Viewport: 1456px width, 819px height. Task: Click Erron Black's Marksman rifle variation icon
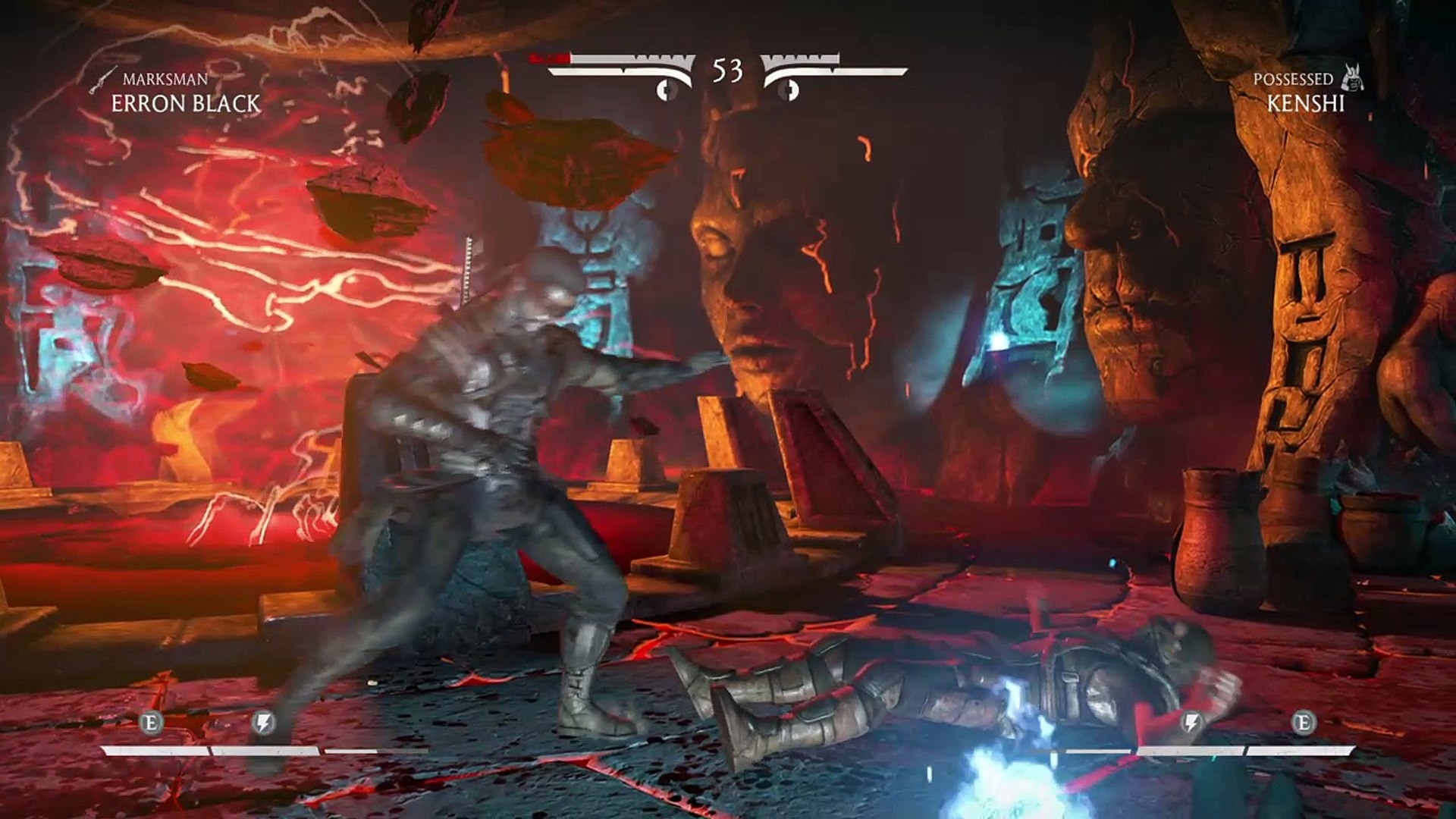pos(102,80)
